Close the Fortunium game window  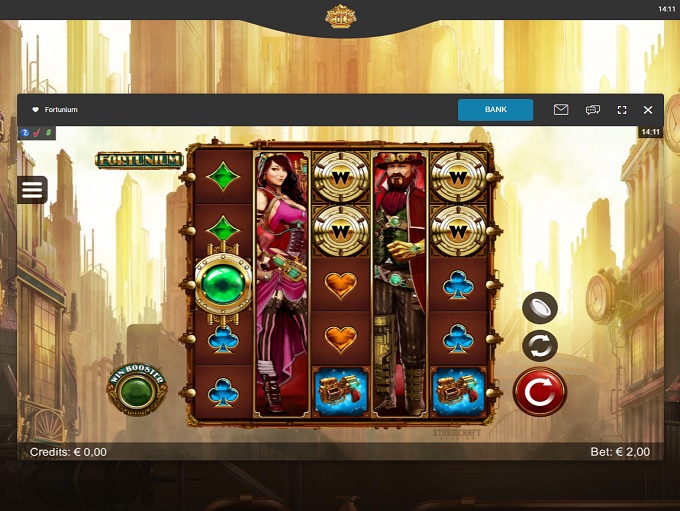click(648, 110)
